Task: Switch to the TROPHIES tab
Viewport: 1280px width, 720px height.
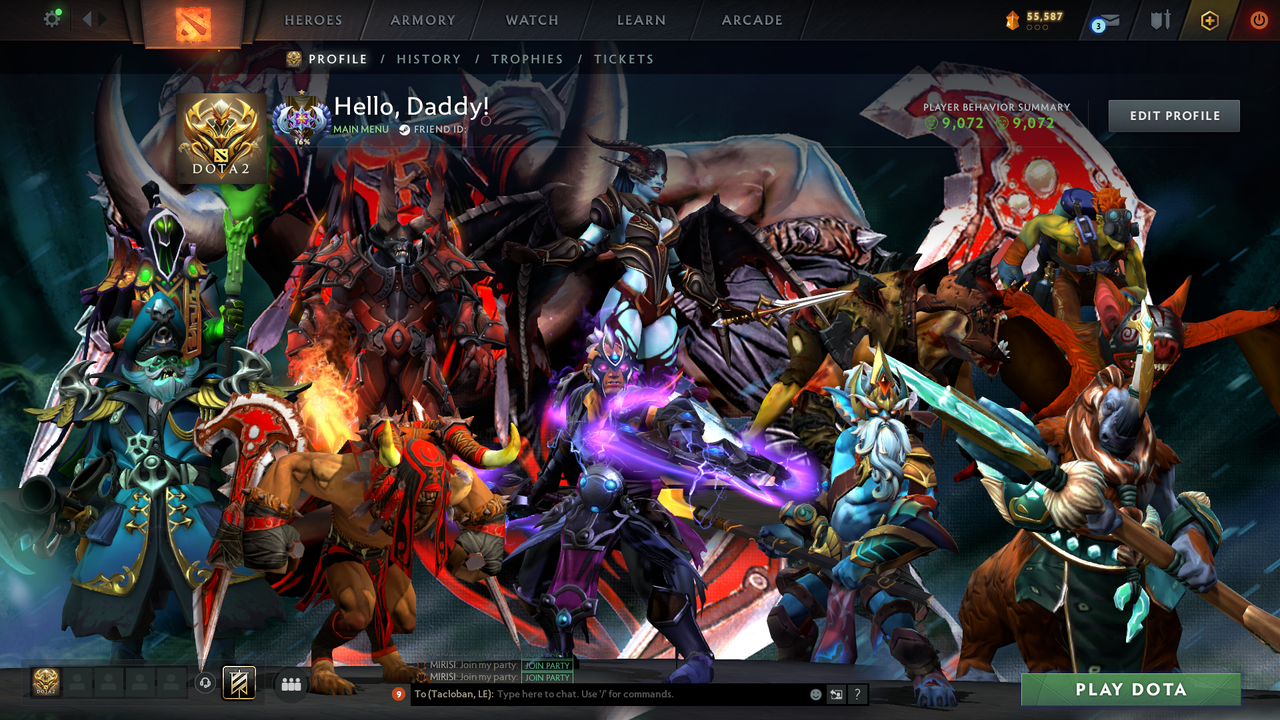Action: tap(528, 59)
